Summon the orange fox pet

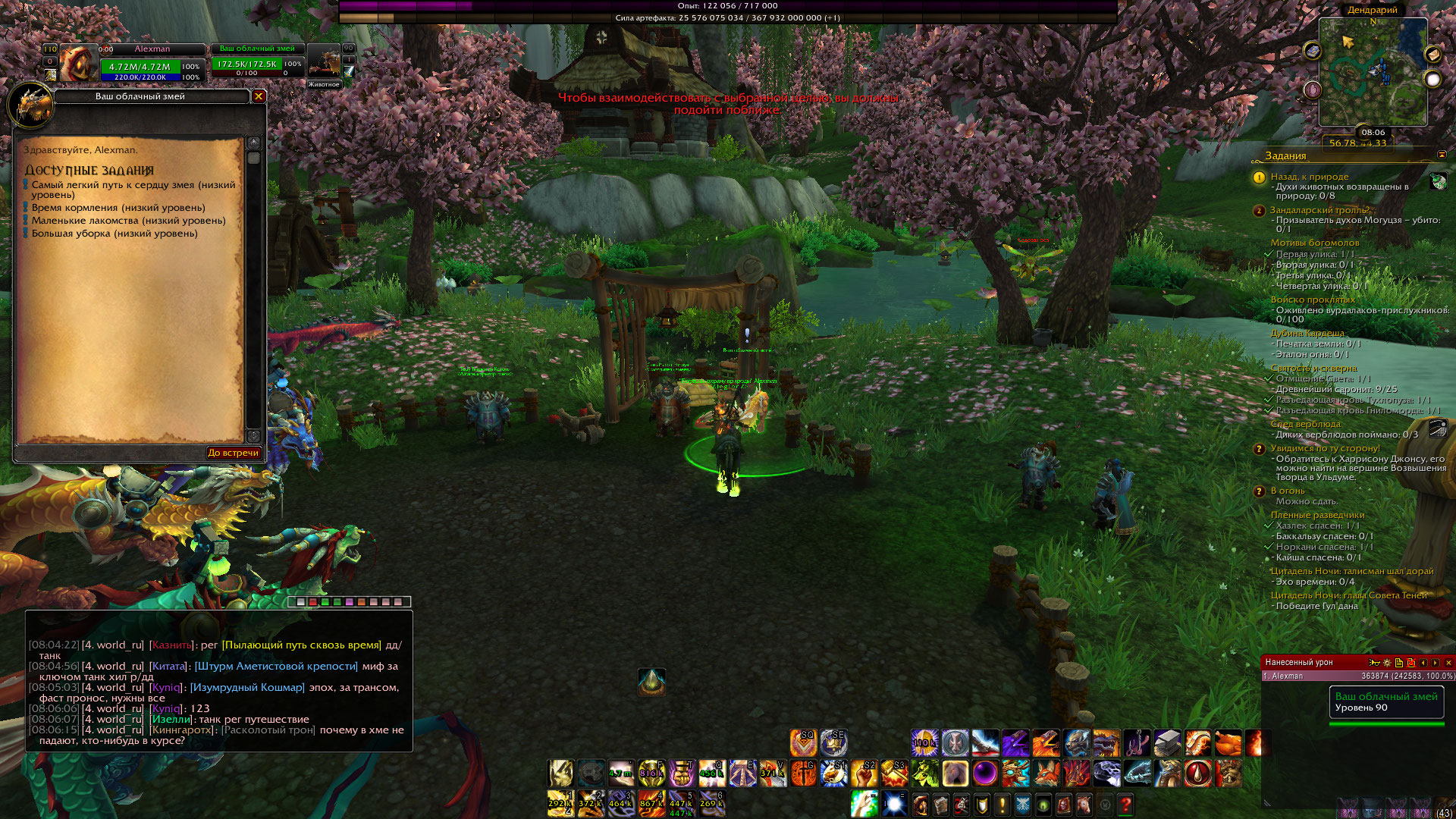coord(1046,773)
